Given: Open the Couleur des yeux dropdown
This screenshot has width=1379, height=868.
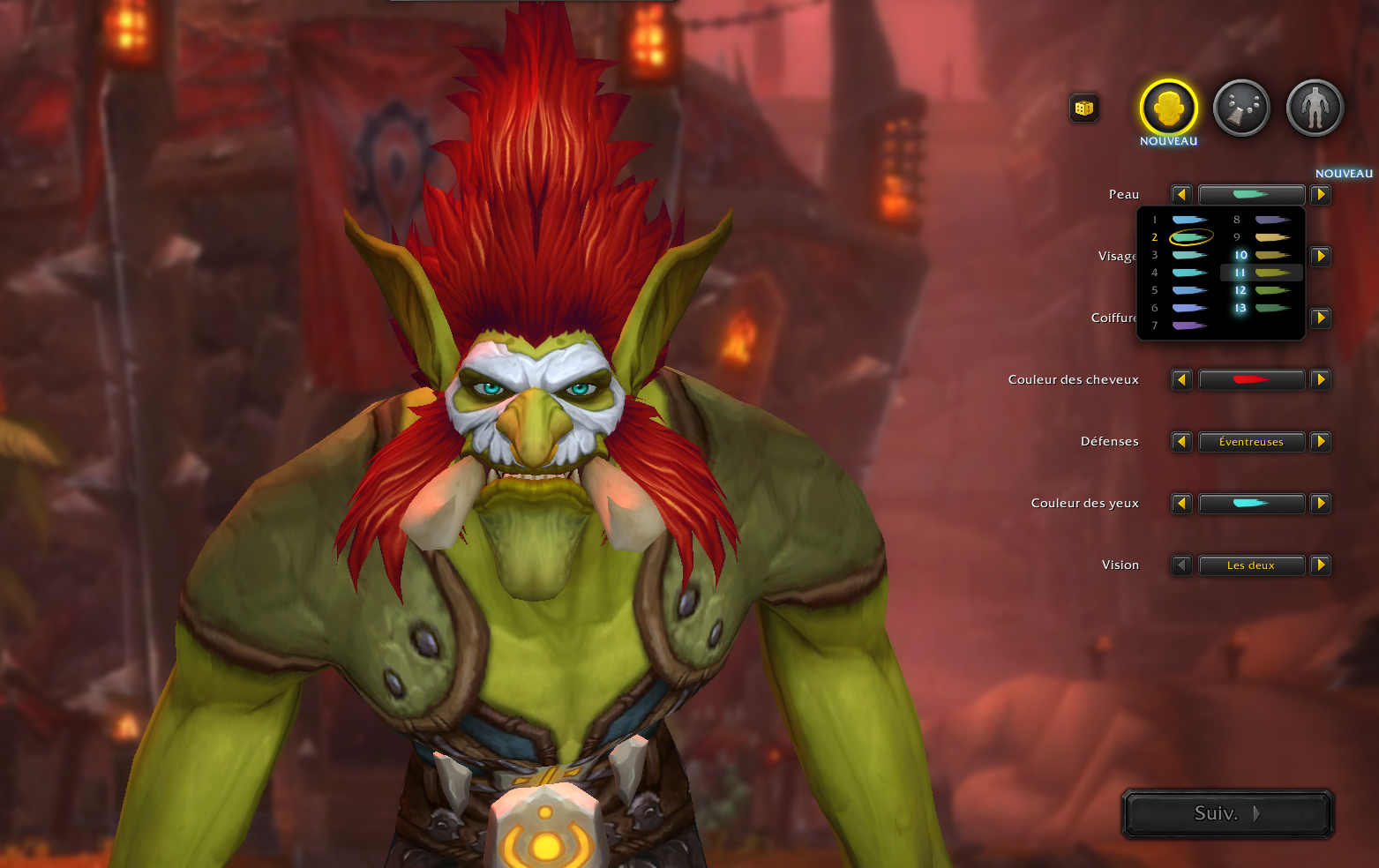Looking at the screenshot, I should (x=1251, y=504).
